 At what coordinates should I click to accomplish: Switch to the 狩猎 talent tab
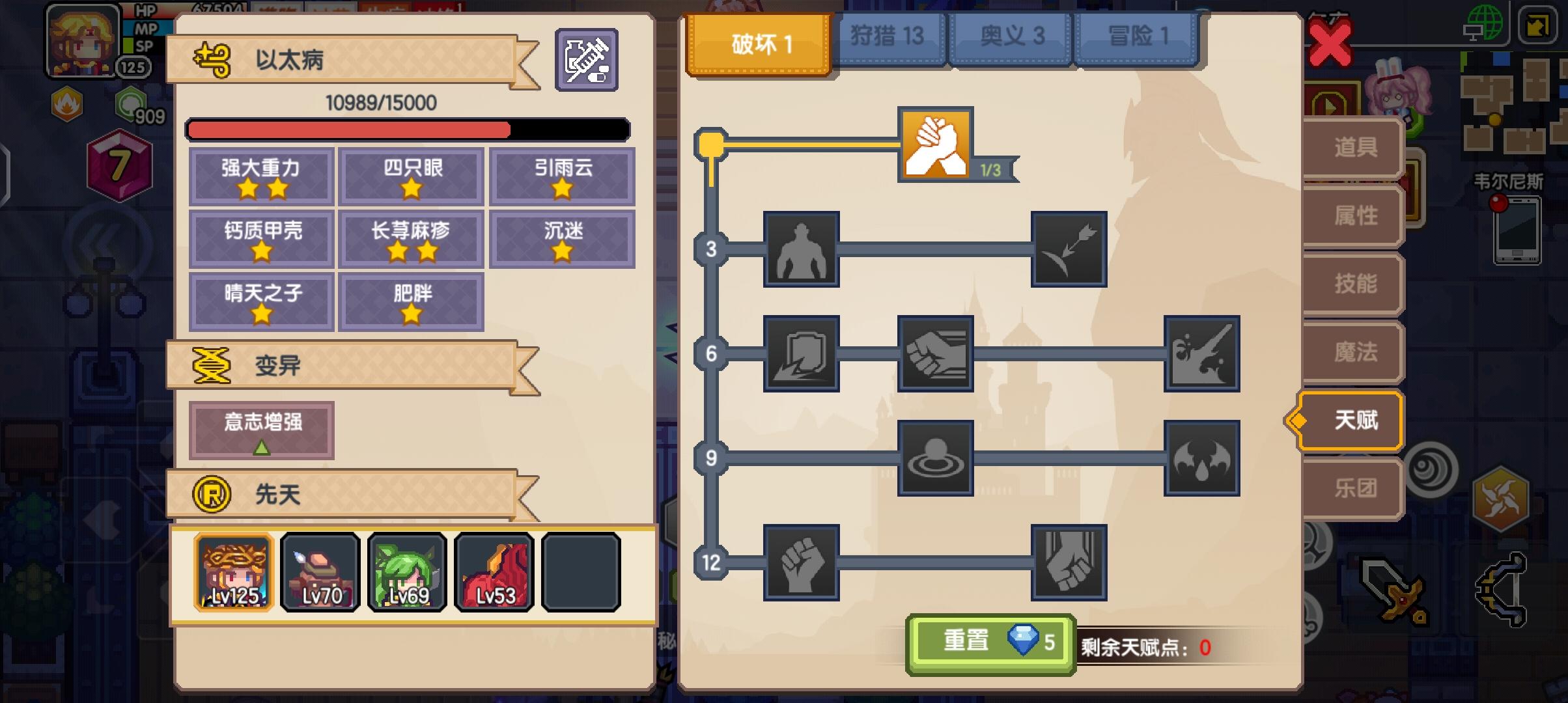[x=889, y=37]
